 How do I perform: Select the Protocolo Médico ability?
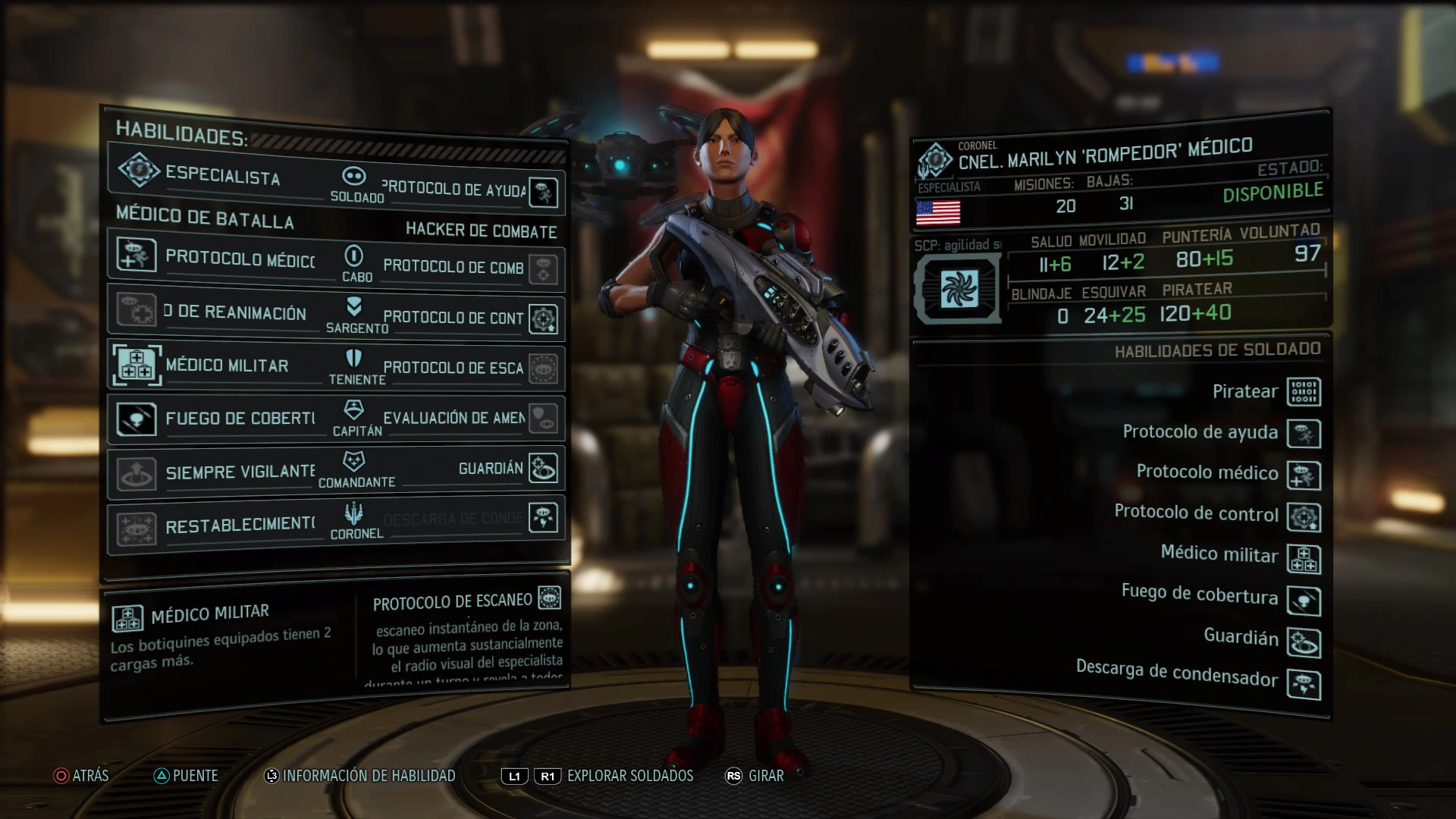click(220, 258)
